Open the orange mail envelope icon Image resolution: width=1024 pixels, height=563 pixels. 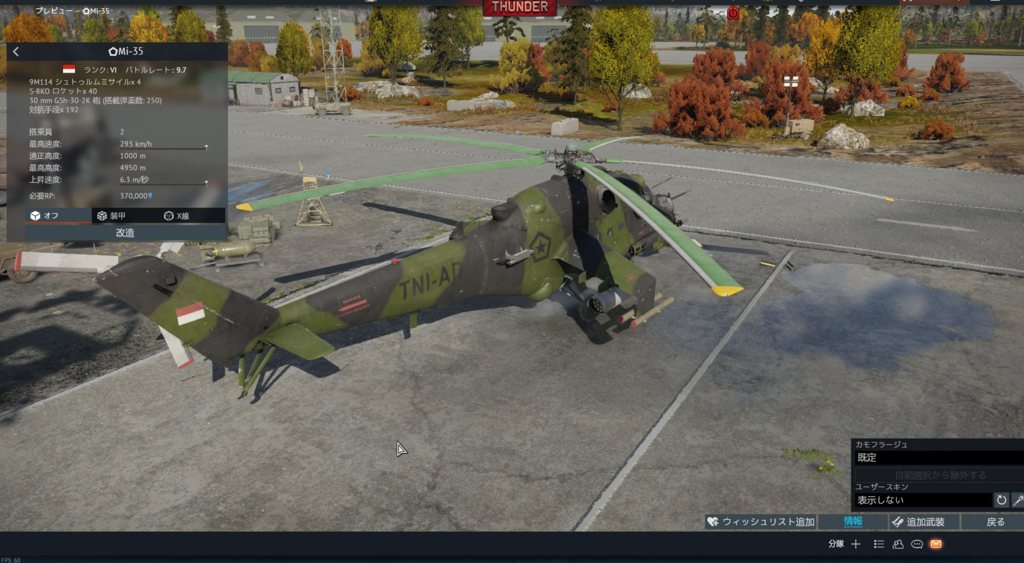pos(936,544)
